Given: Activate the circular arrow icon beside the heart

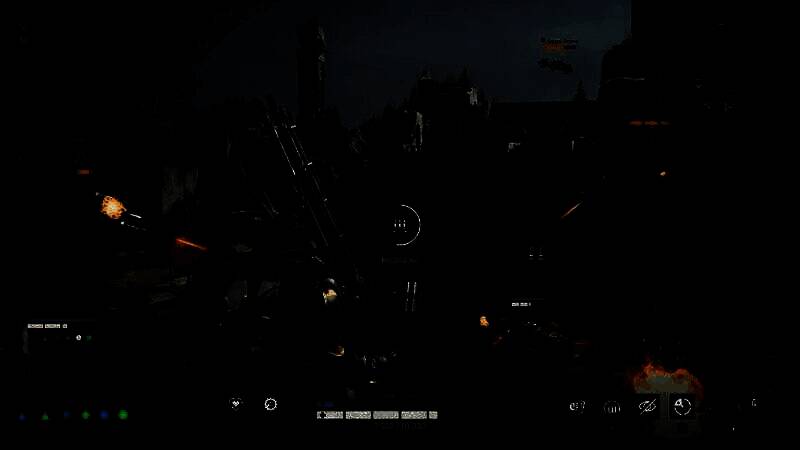Looking at the screenshot, I should [x=270, y=404].
